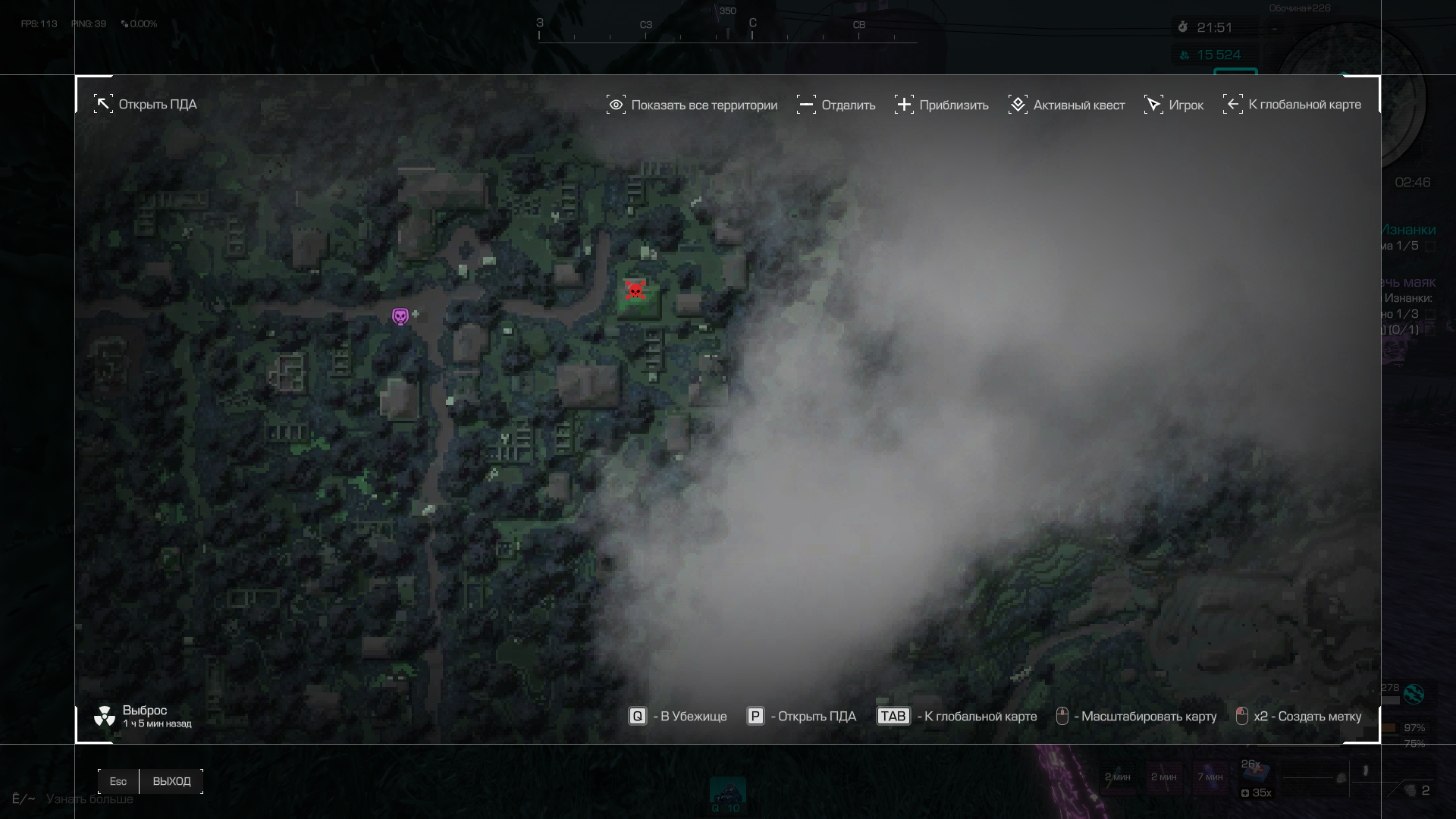Viewport: 1456px width, 819px height.
Task: Select the red skull map marker
Action: (x=635, y=290)
